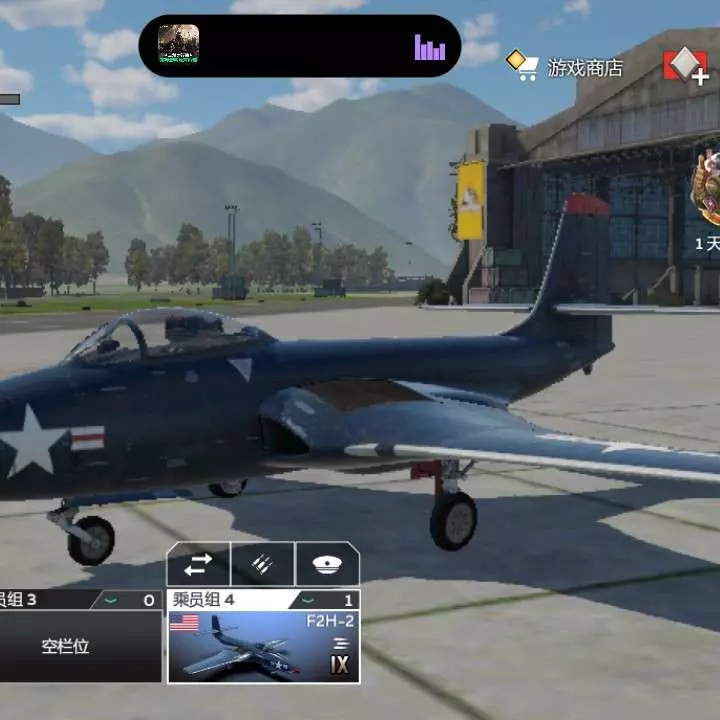This screenshot has height=720, width=720.
Task: Open the crew officer cap button
Action: 327,564
